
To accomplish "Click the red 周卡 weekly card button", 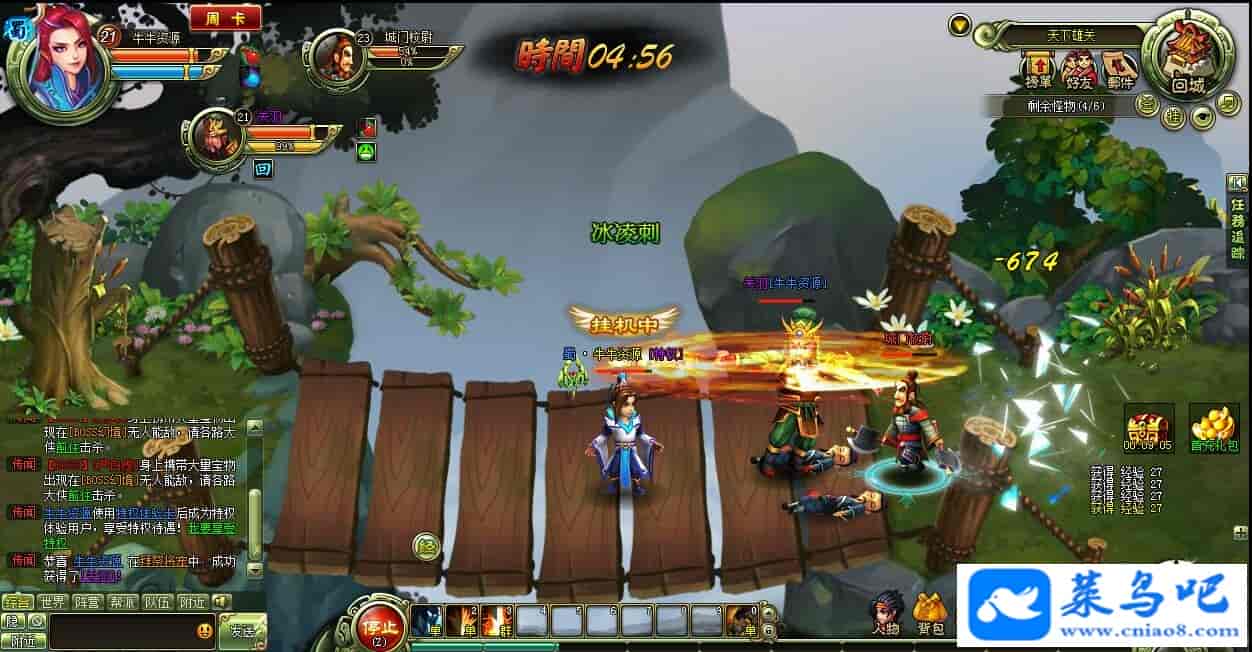I will pyautogui.click(x=225, y=18).
